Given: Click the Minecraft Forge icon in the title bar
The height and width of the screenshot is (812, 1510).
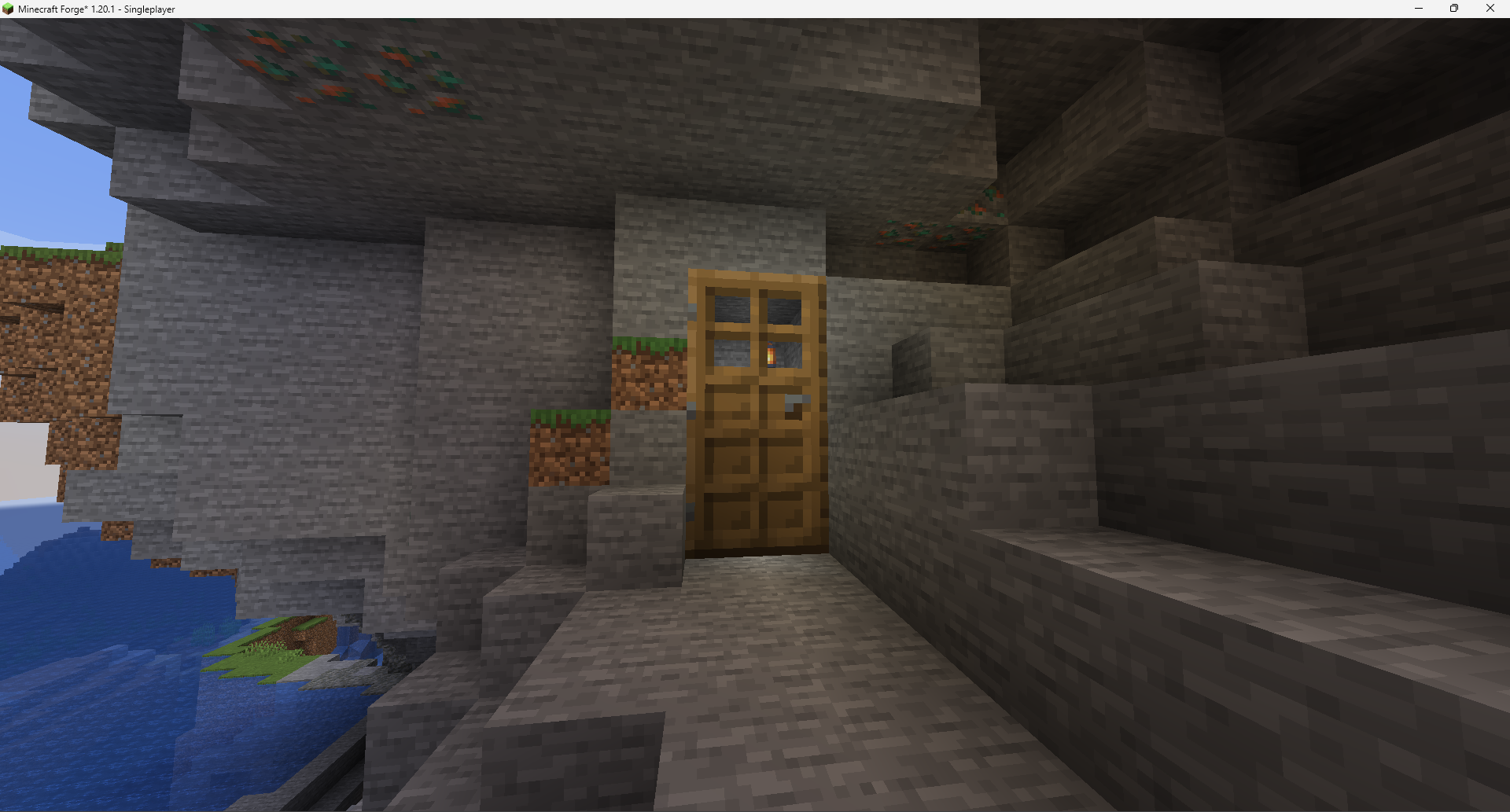Looking at the screenshot, I should pyautogui.click(x=8, y=9).
